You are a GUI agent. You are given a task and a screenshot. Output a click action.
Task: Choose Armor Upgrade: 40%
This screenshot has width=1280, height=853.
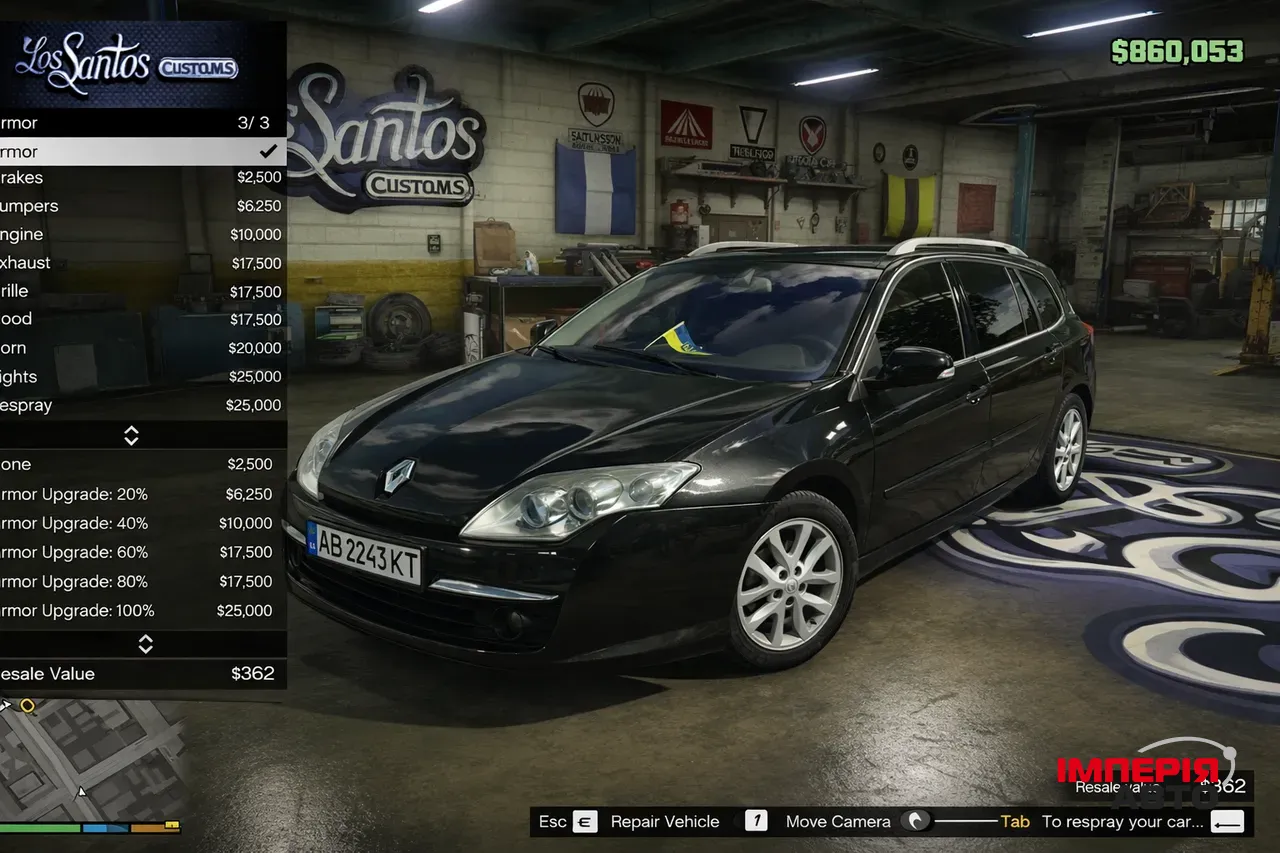pyautogui.click(x=140, y=523)
